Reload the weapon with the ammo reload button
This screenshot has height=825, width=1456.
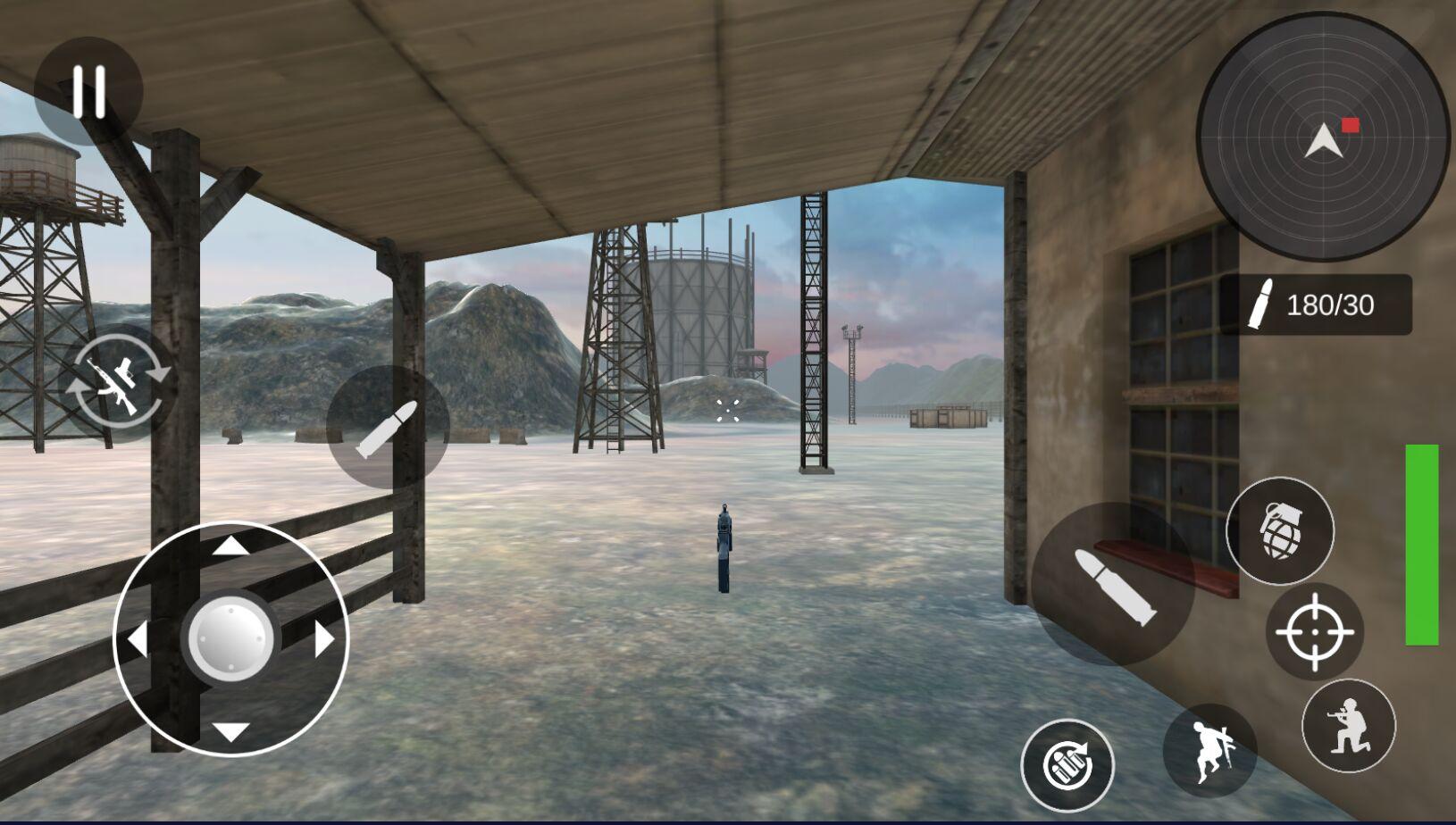pos(1067,765)
